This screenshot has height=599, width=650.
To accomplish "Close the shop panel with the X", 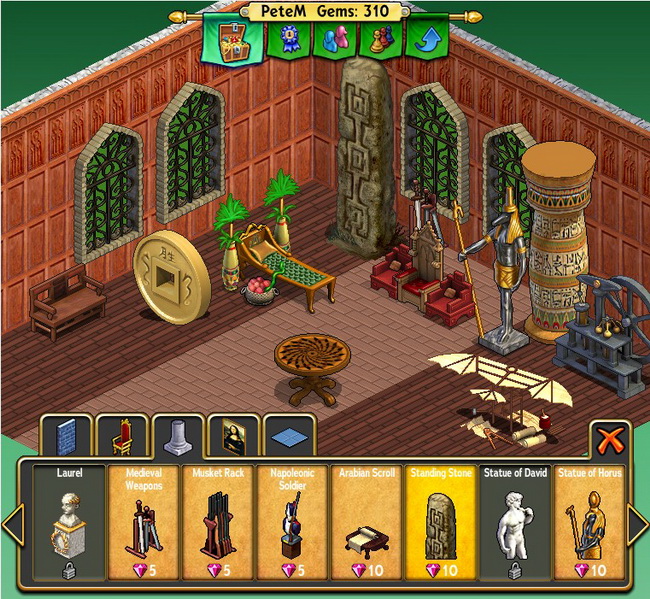I will [x=609, y=439].
